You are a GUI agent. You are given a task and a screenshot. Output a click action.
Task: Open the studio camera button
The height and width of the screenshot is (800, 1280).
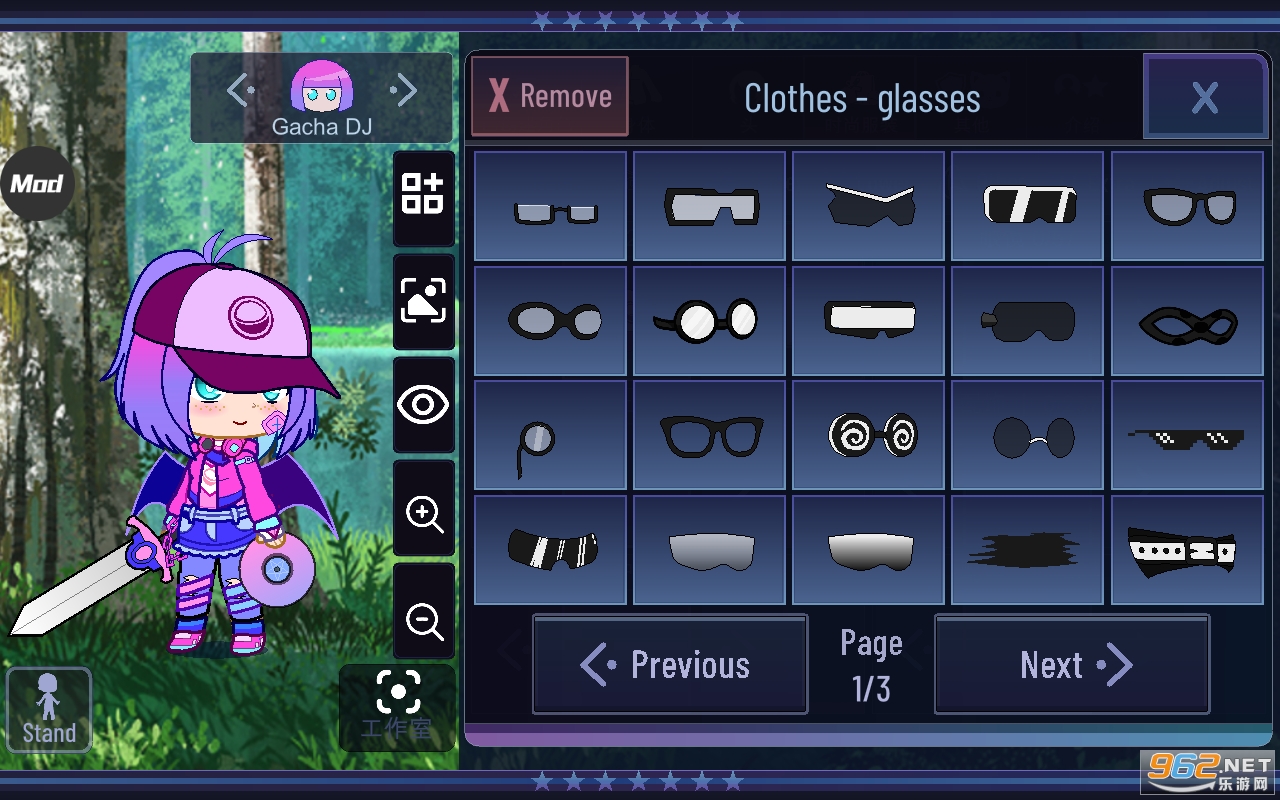[398, 706]
